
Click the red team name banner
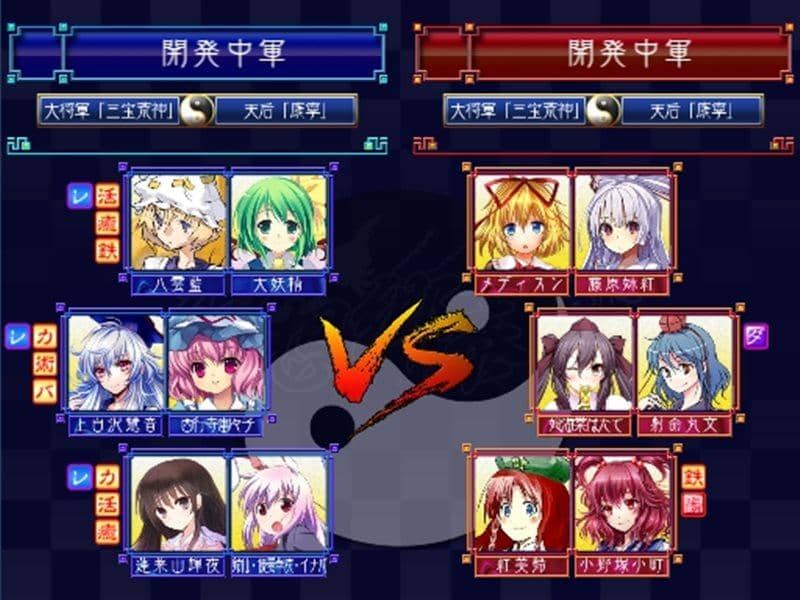630,52
